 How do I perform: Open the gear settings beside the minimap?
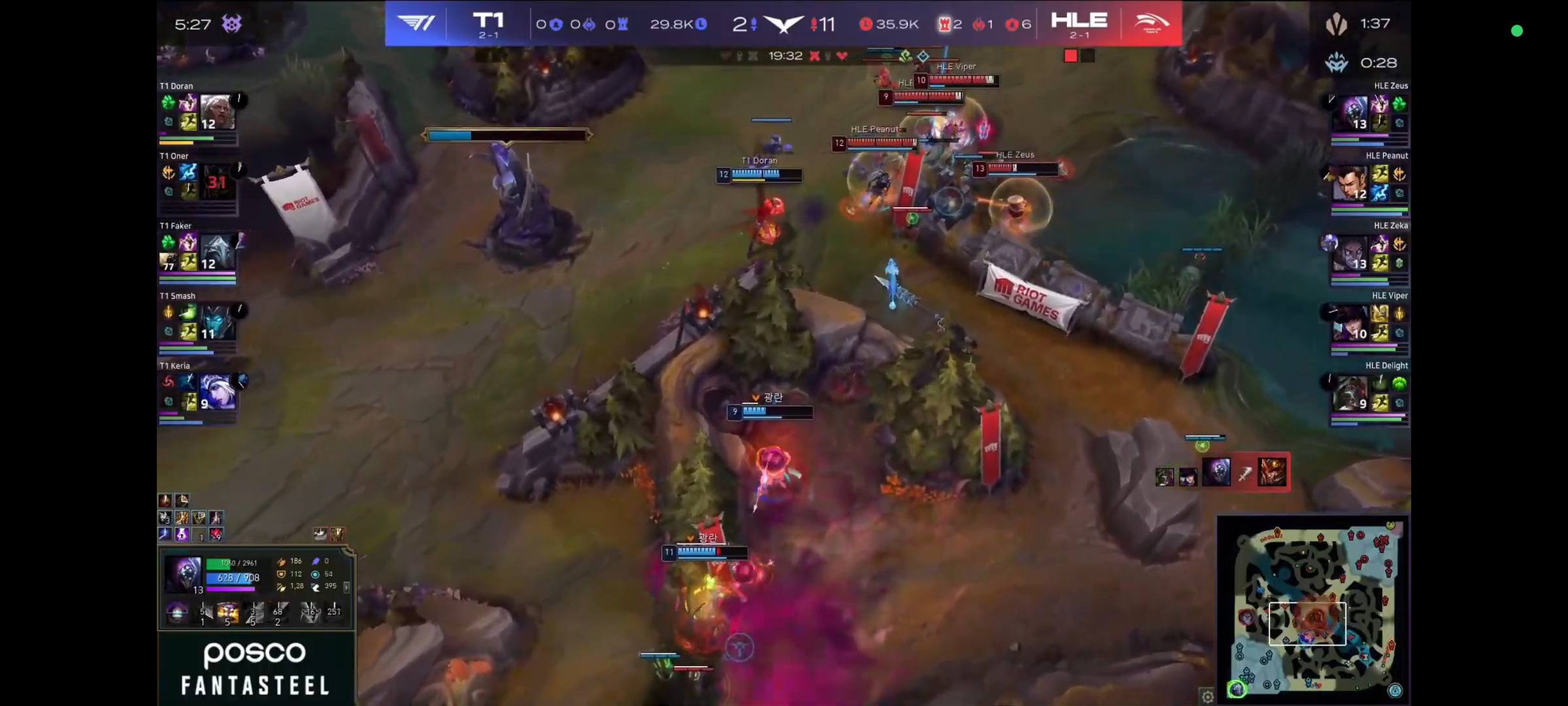[x=1207, y=696]
